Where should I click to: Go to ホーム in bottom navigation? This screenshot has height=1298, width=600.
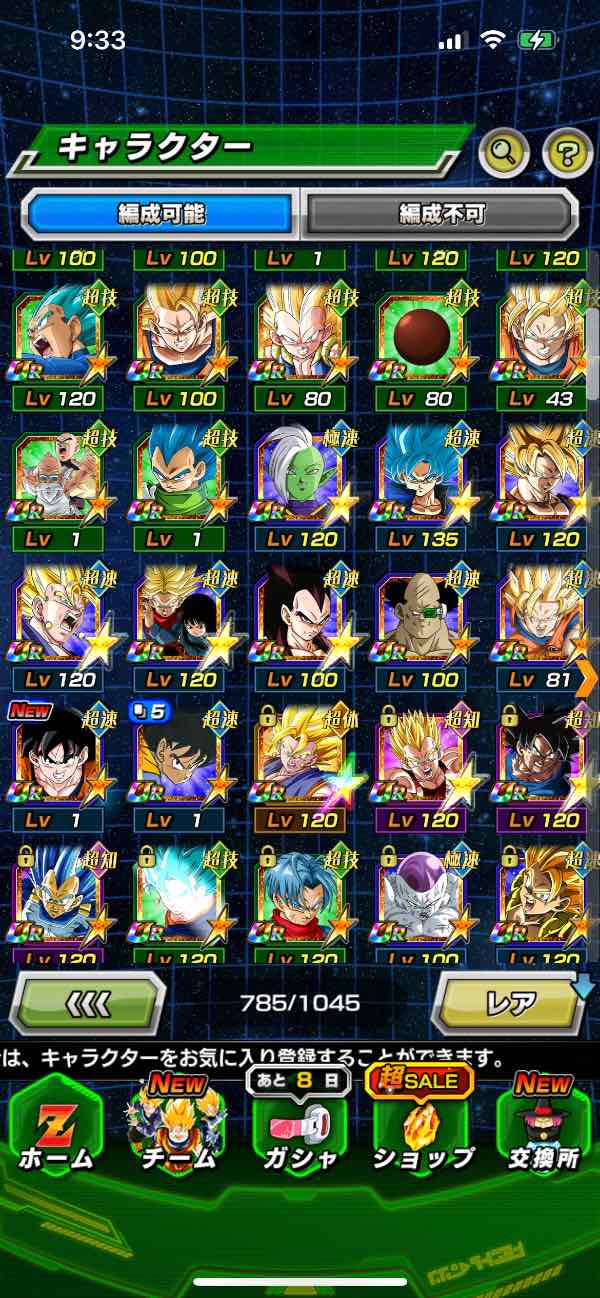click(x=55, y=1125)
